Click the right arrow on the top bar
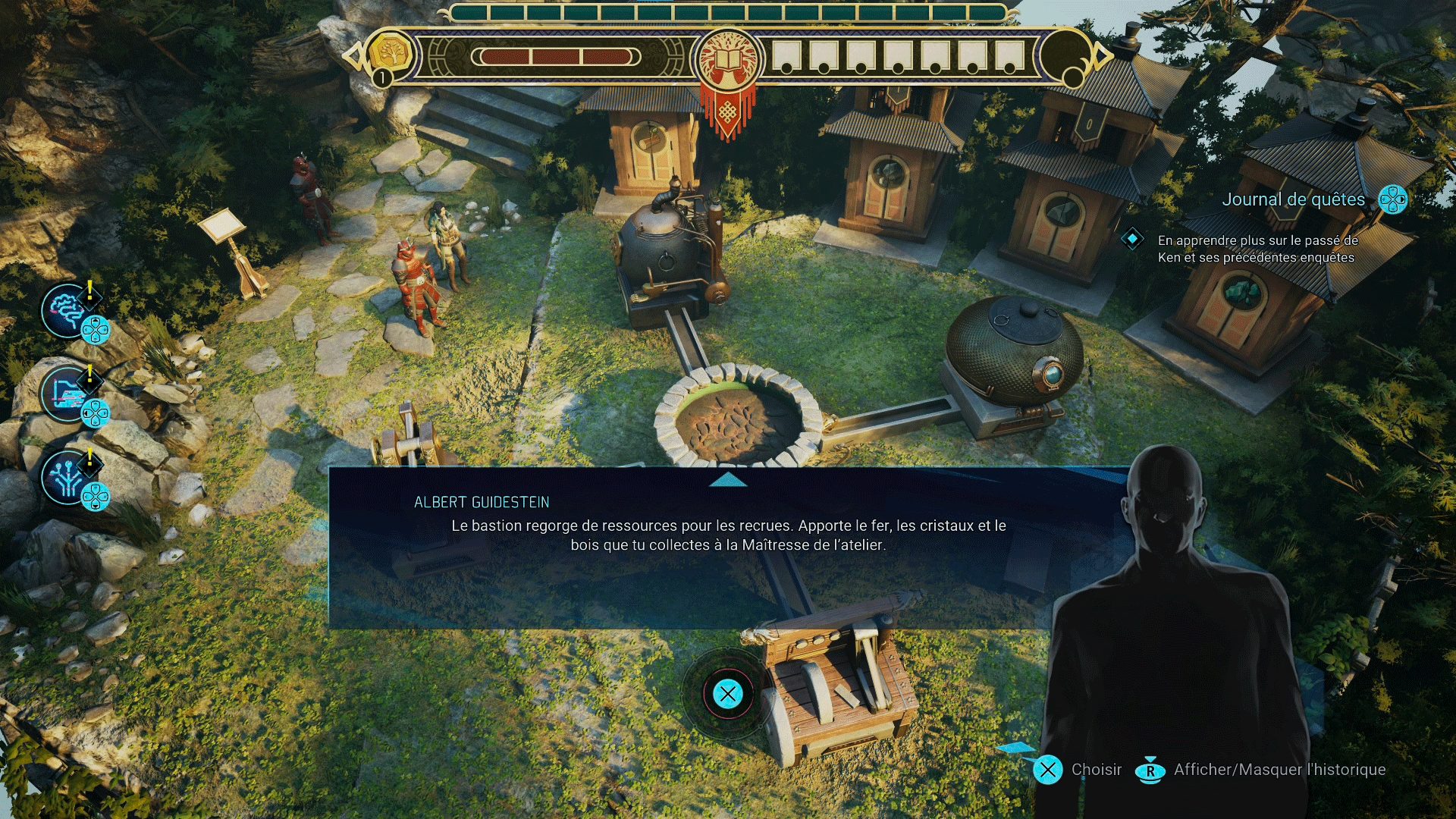 [1102, 55]
